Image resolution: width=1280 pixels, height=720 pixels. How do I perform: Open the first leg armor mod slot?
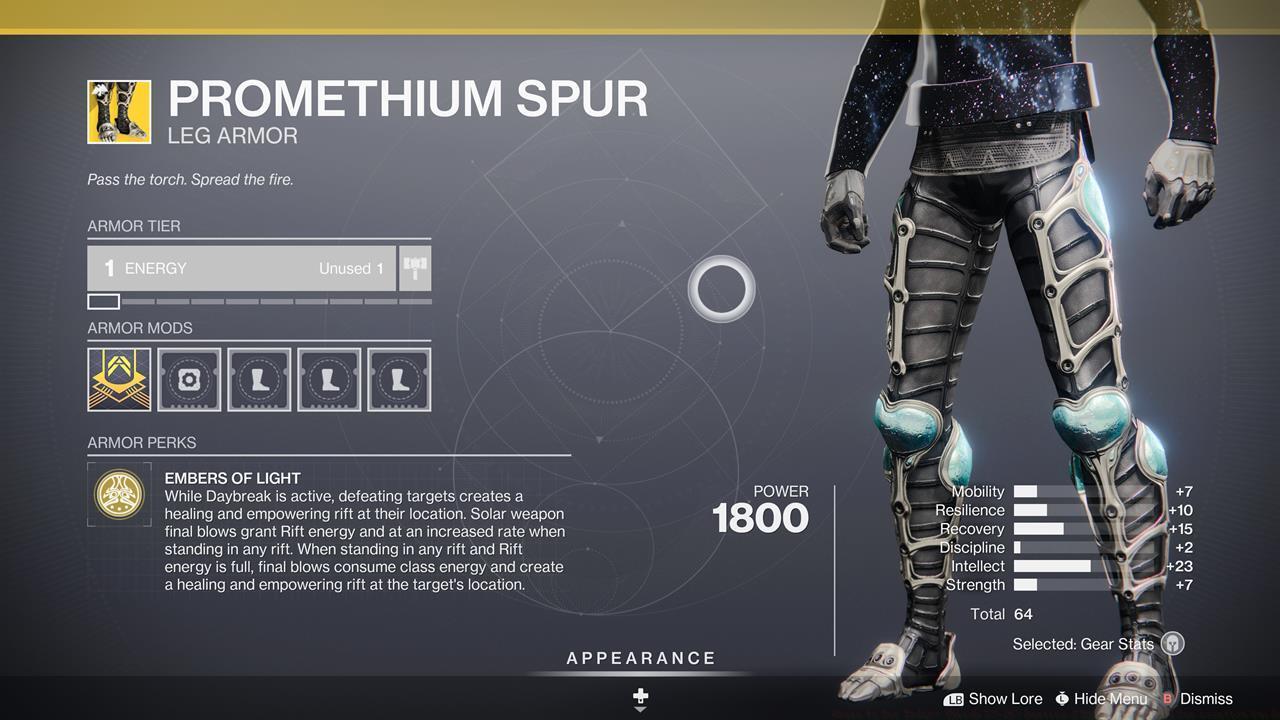(x=259, y=378)
